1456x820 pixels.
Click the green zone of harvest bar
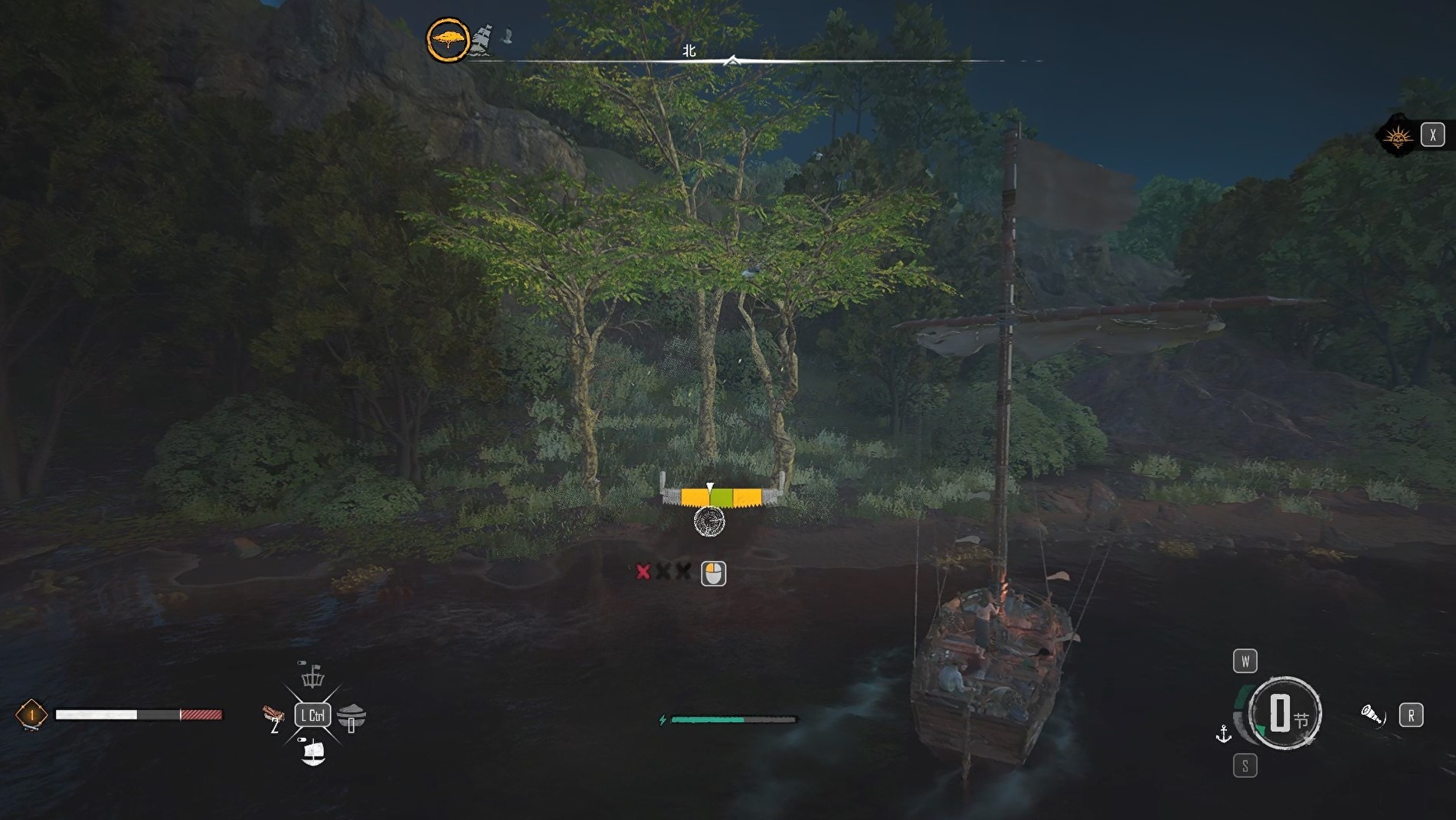coord(721,498)
